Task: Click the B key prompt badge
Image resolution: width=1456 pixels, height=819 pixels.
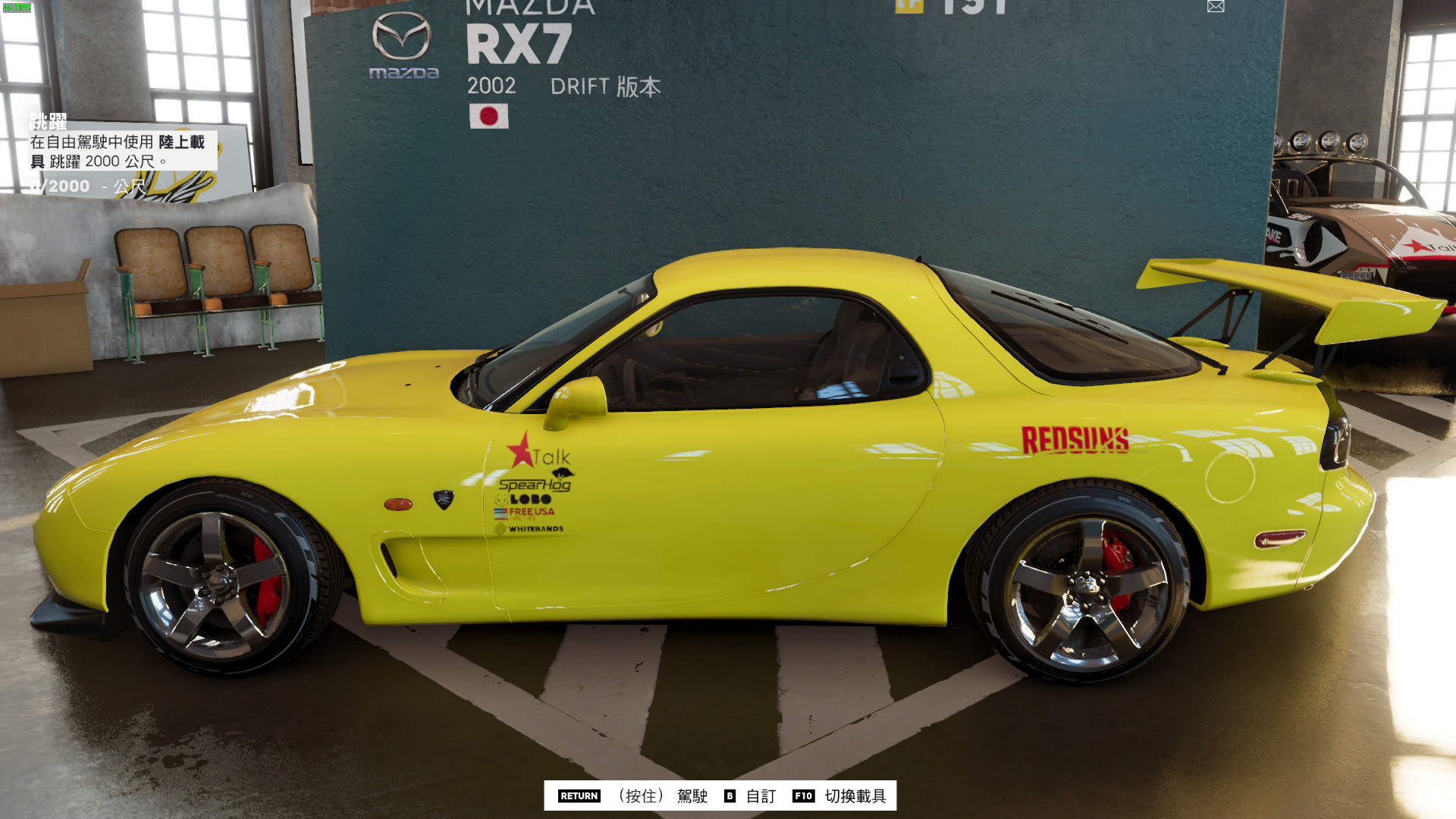Action: pos(730,797)
